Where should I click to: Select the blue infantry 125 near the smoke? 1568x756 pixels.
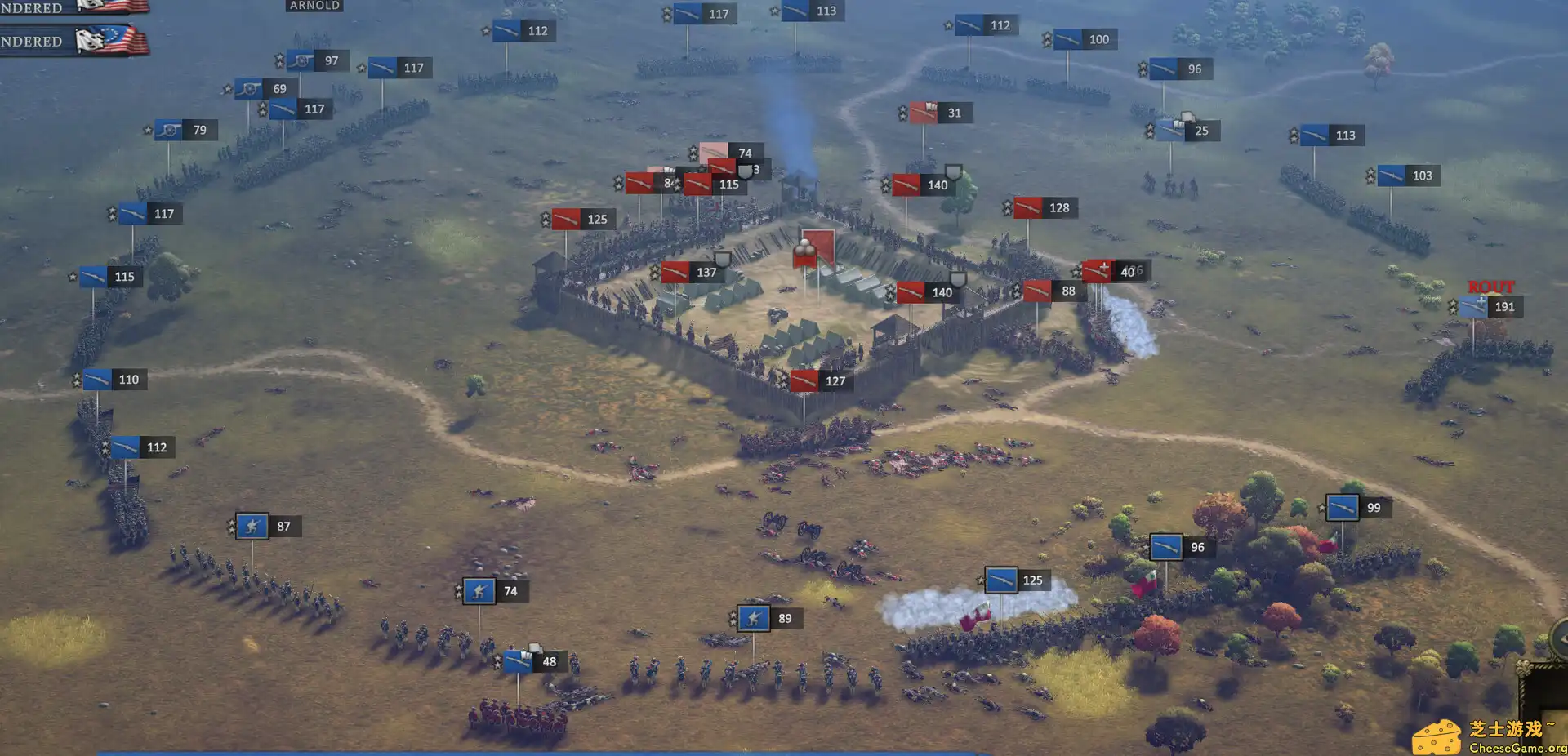(x=1017, y=580)
